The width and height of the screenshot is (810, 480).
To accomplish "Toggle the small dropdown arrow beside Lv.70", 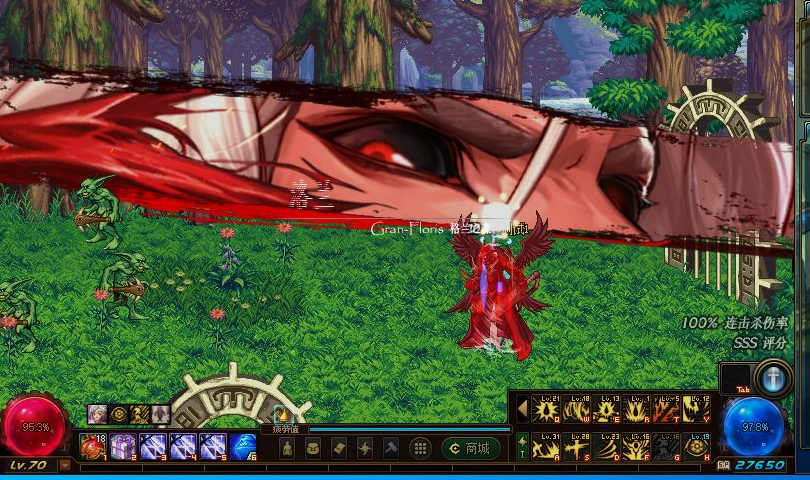I will pyautogui.click(x=66, y=465).
